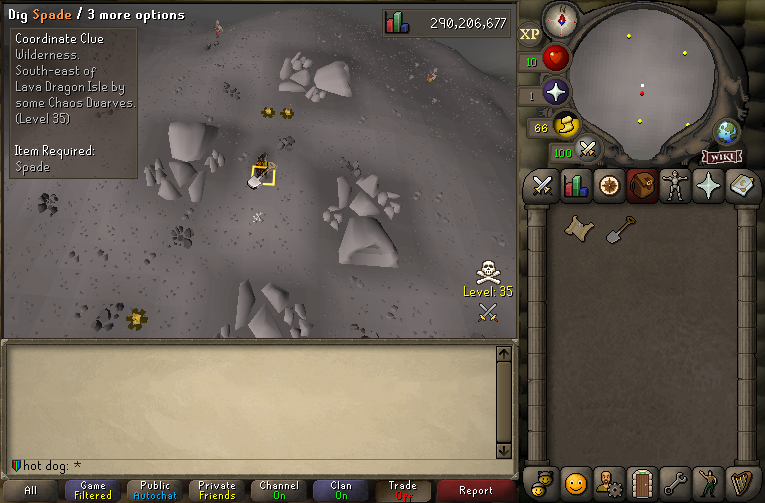Image resolution: width=765 pixels, height=503 pixels.
Task: Switch to the Clan chat tab
Action: 340,490
